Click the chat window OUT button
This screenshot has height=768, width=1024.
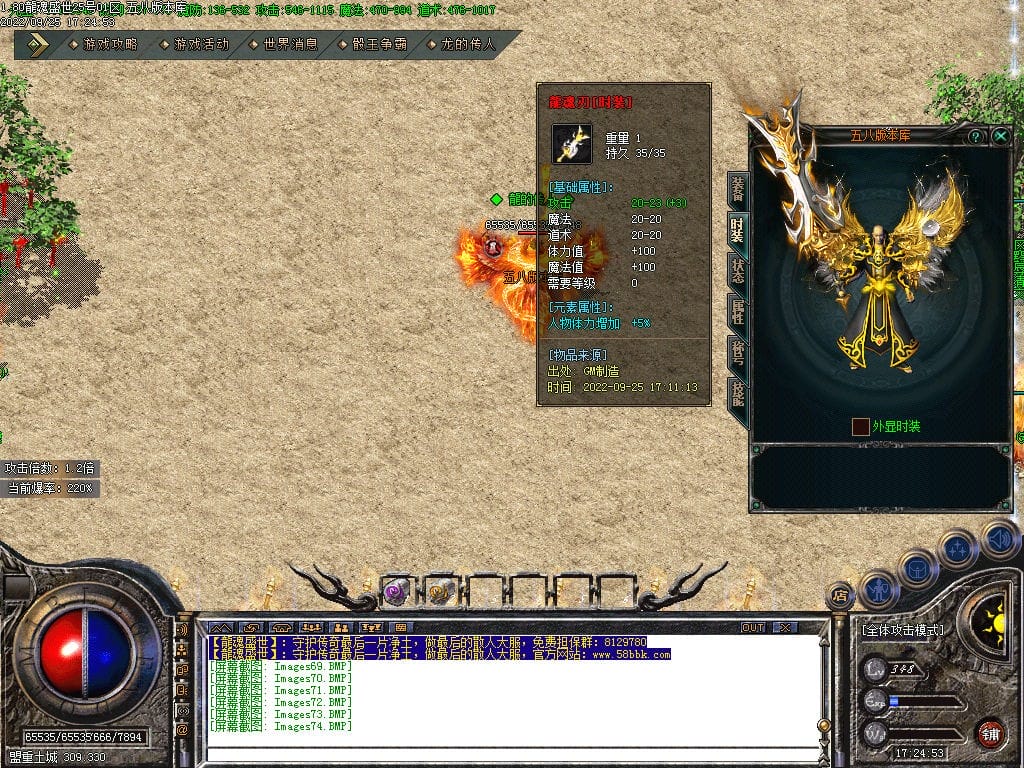click(x=753, y=628)
